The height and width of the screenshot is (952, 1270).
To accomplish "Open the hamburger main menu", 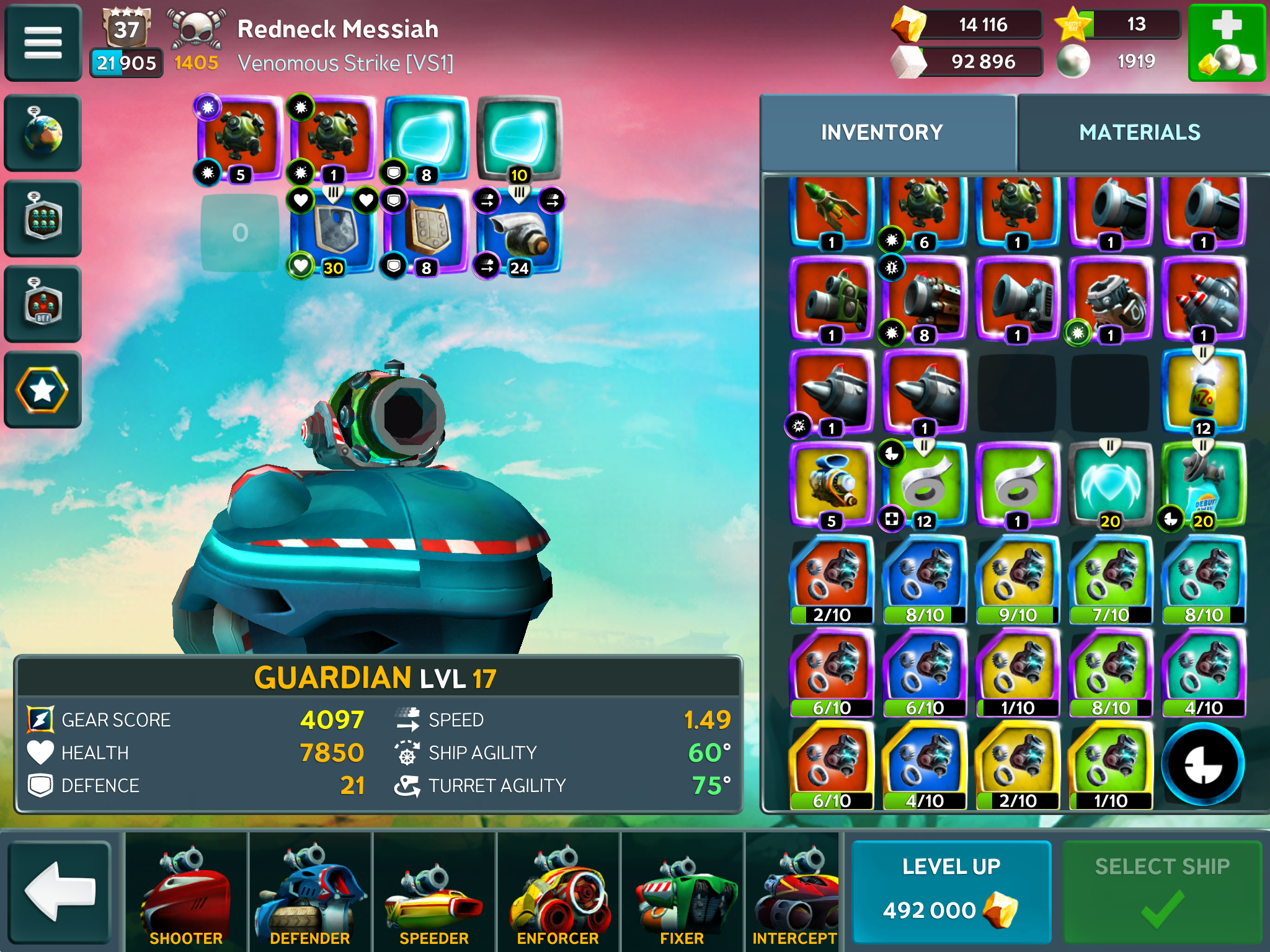I will tap(43, 42).
